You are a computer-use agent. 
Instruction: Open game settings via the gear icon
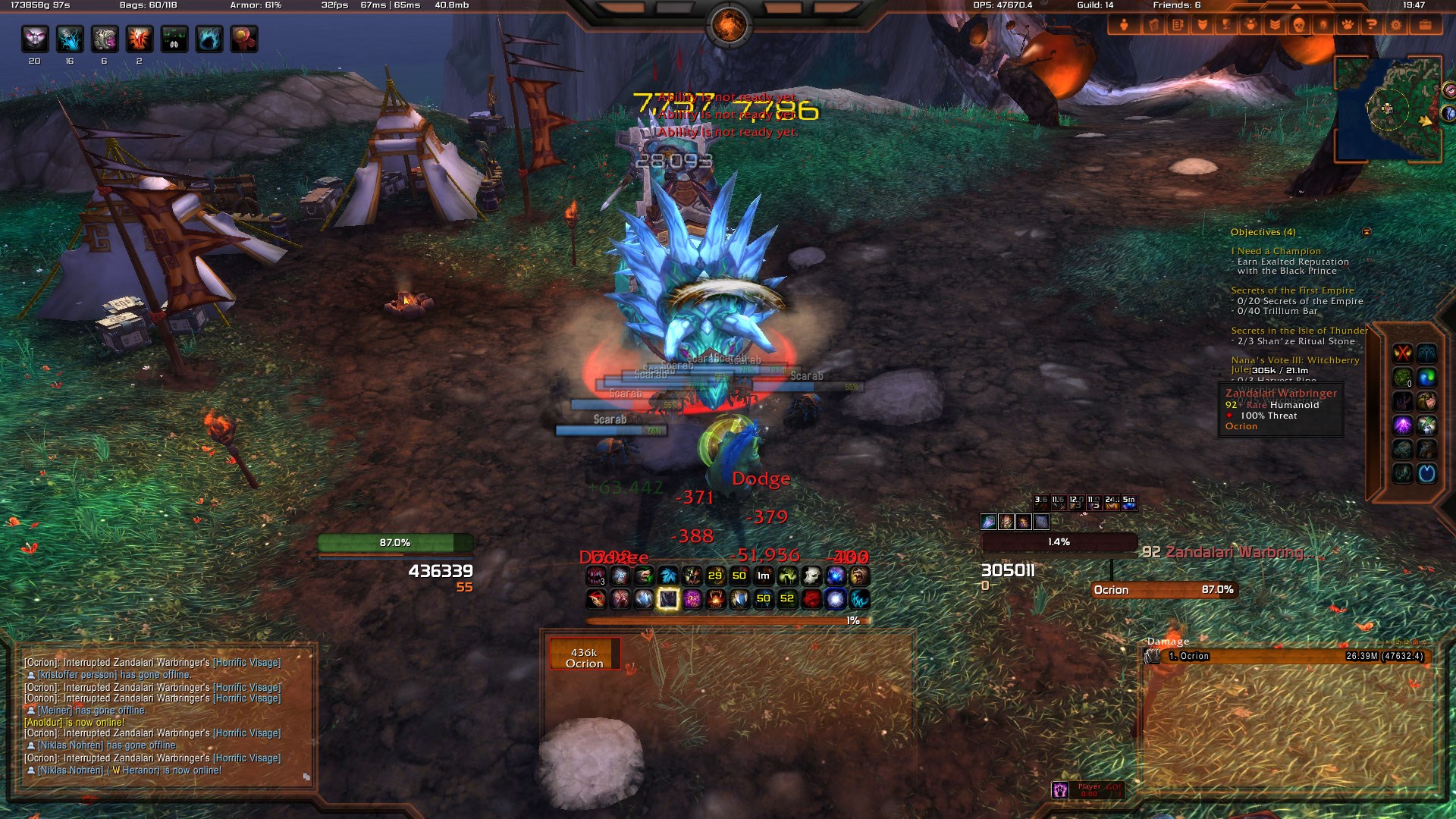click(x=1396, y=25)
